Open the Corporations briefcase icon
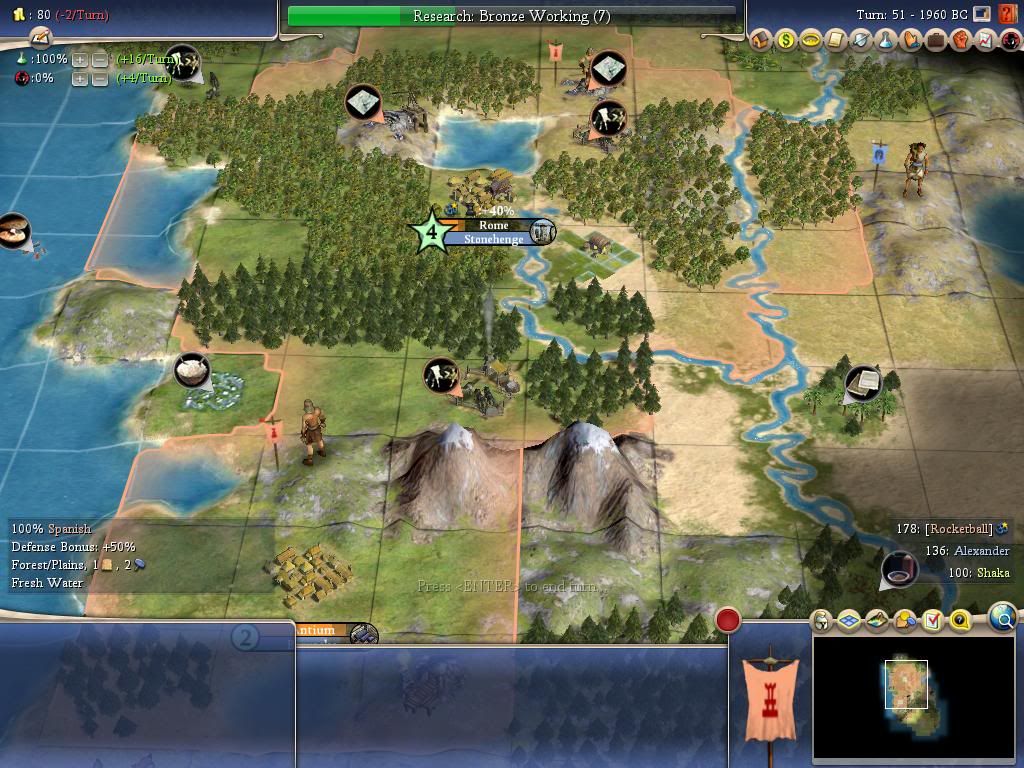Screen dimensions: 1024x768 pos(936,40)
